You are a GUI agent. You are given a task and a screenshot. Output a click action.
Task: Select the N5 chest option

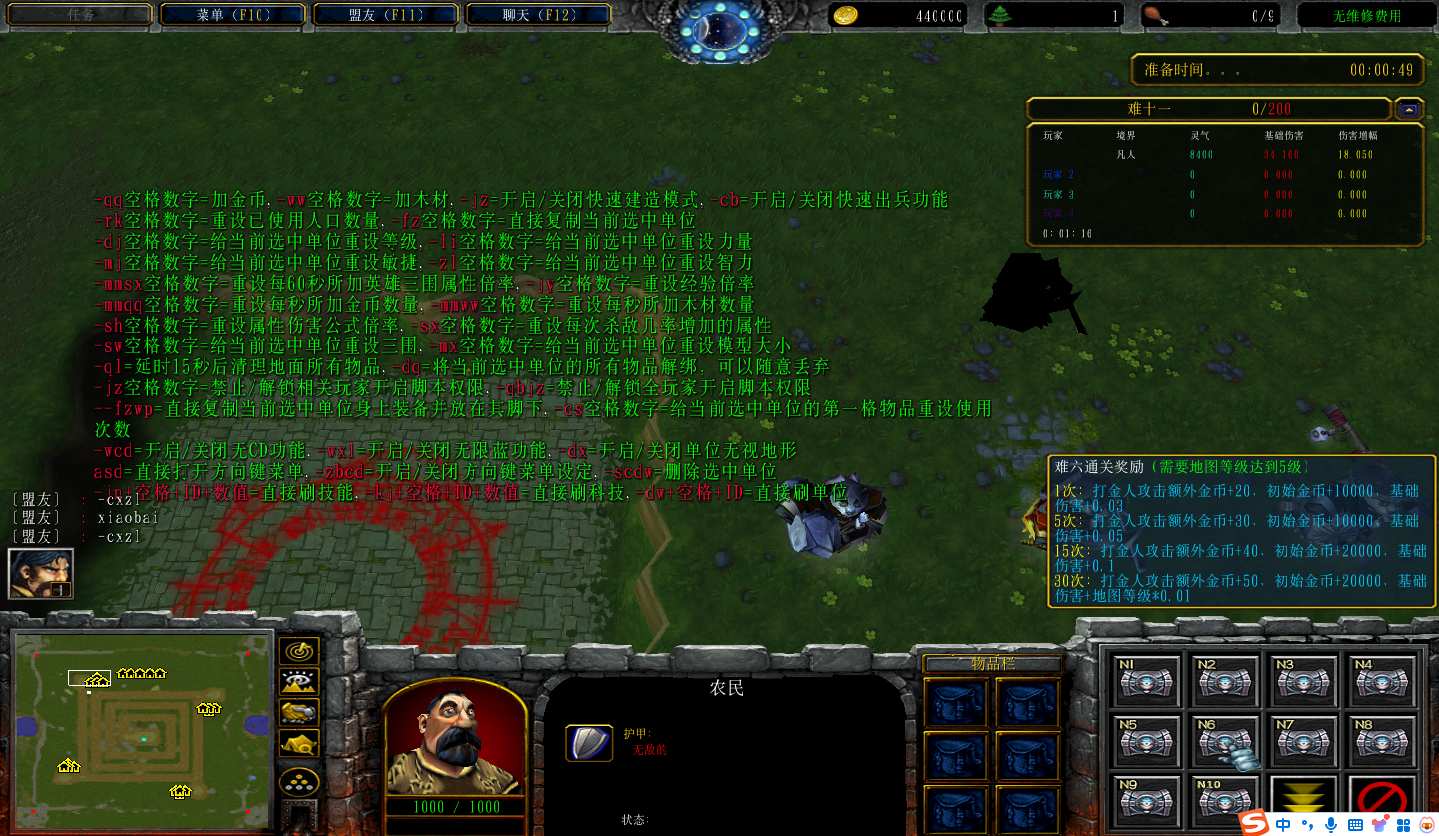(1140, 742)
